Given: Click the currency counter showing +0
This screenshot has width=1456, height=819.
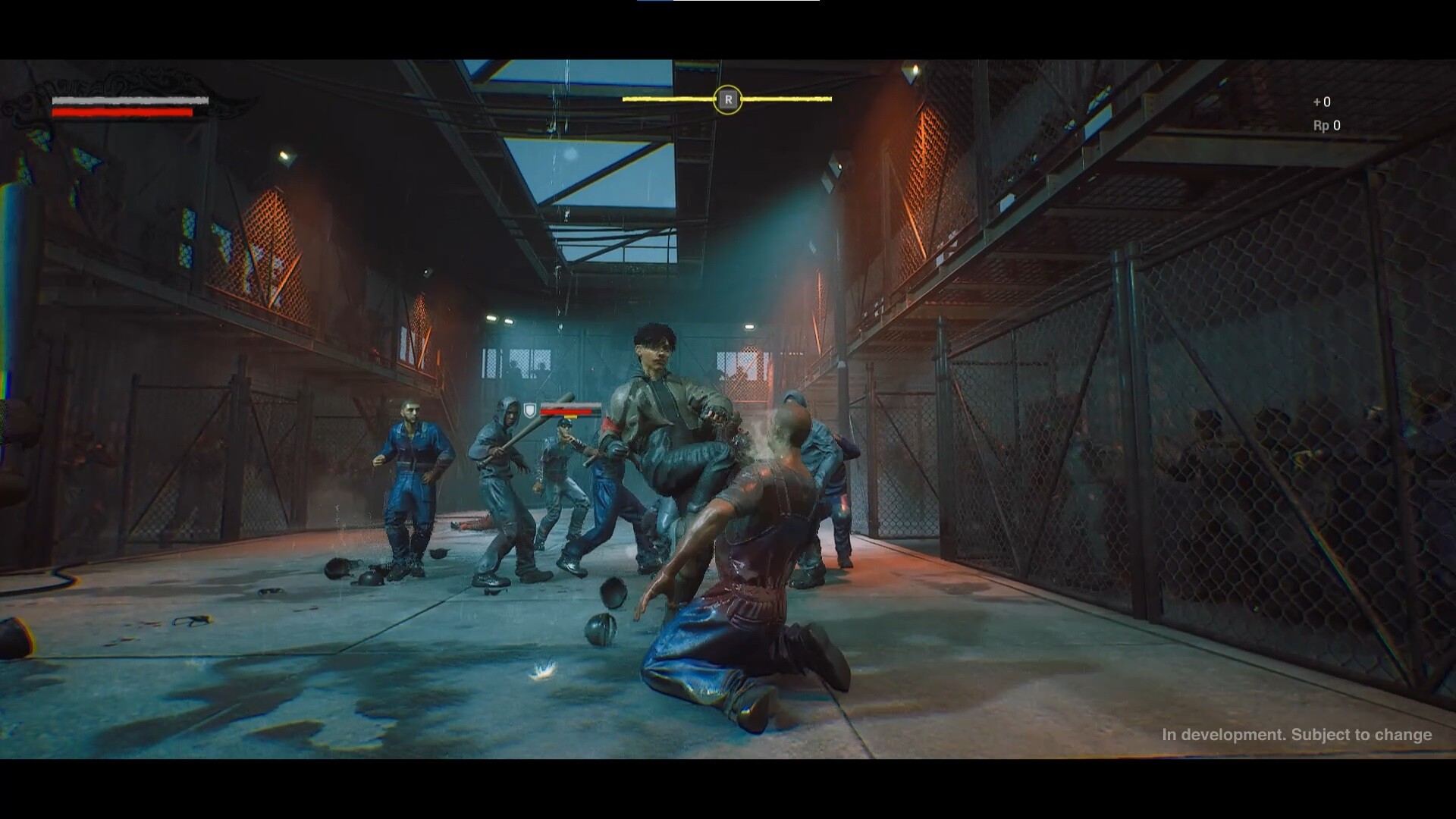Looking at the screenshot, I should point(1324,102).
